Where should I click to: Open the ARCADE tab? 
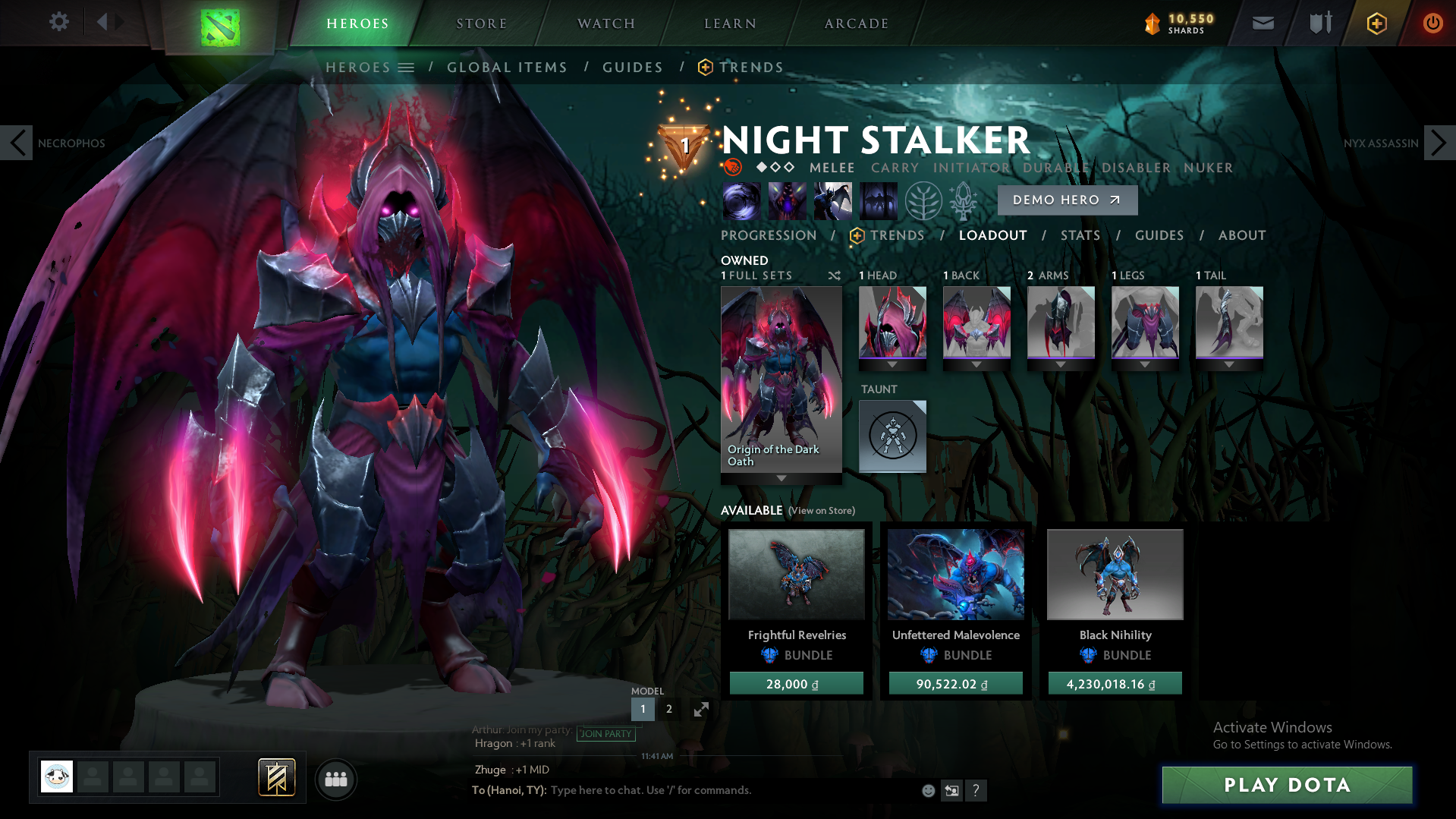(x=856, y=23)
